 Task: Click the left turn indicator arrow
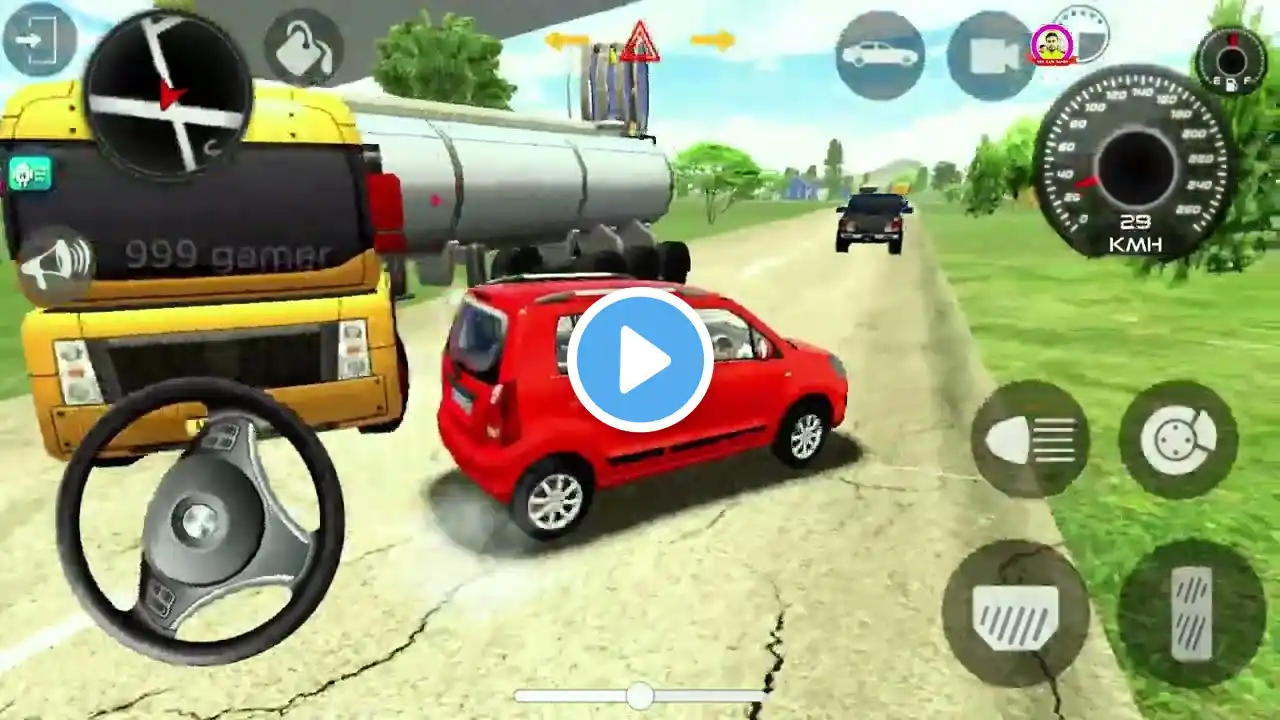tap(566, 41)
